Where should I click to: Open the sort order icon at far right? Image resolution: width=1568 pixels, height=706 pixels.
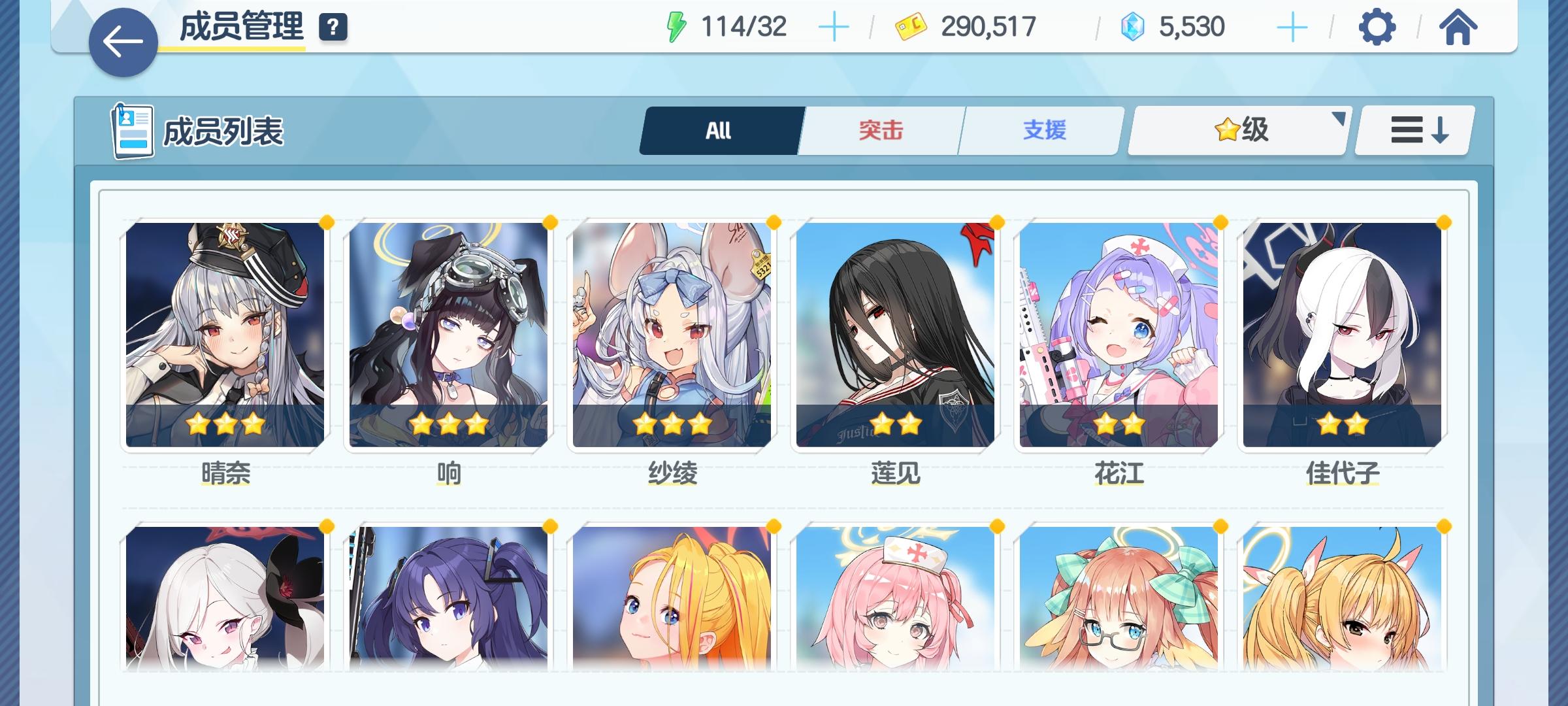coord(1413,129)
